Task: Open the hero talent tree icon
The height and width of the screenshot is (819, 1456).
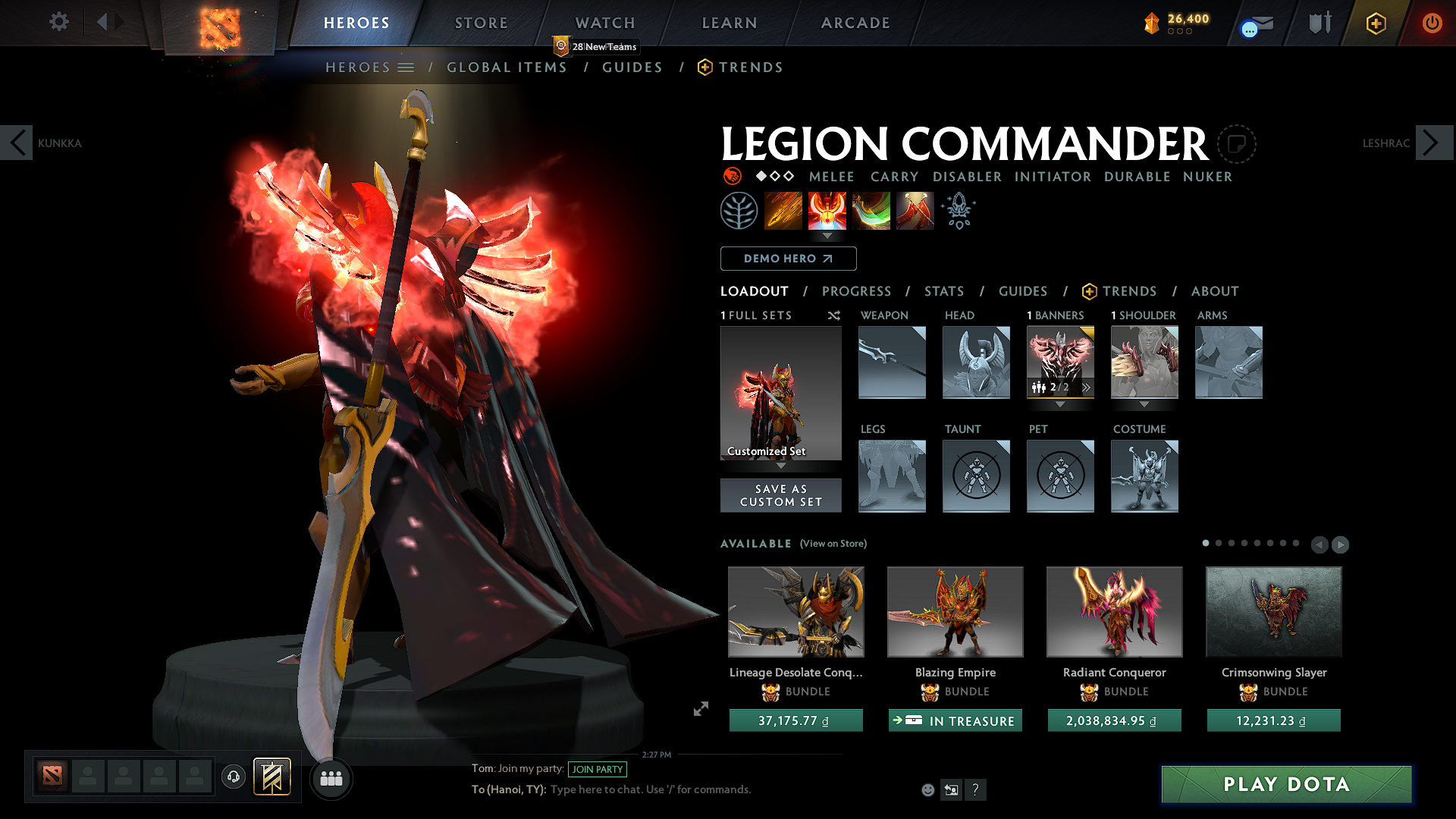Action: [739, 210]
